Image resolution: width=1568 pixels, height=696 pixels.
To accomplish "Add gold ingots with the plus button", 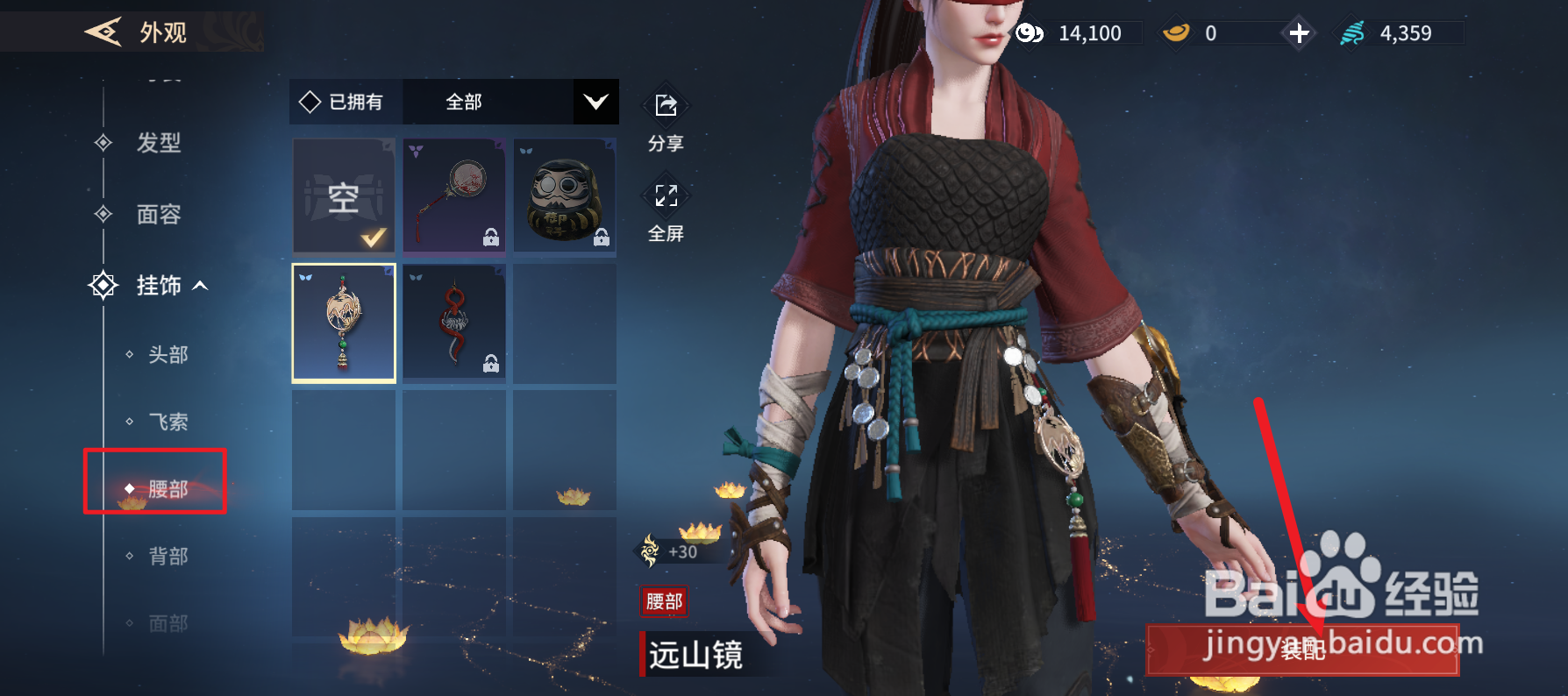I will click(1299, 33).
